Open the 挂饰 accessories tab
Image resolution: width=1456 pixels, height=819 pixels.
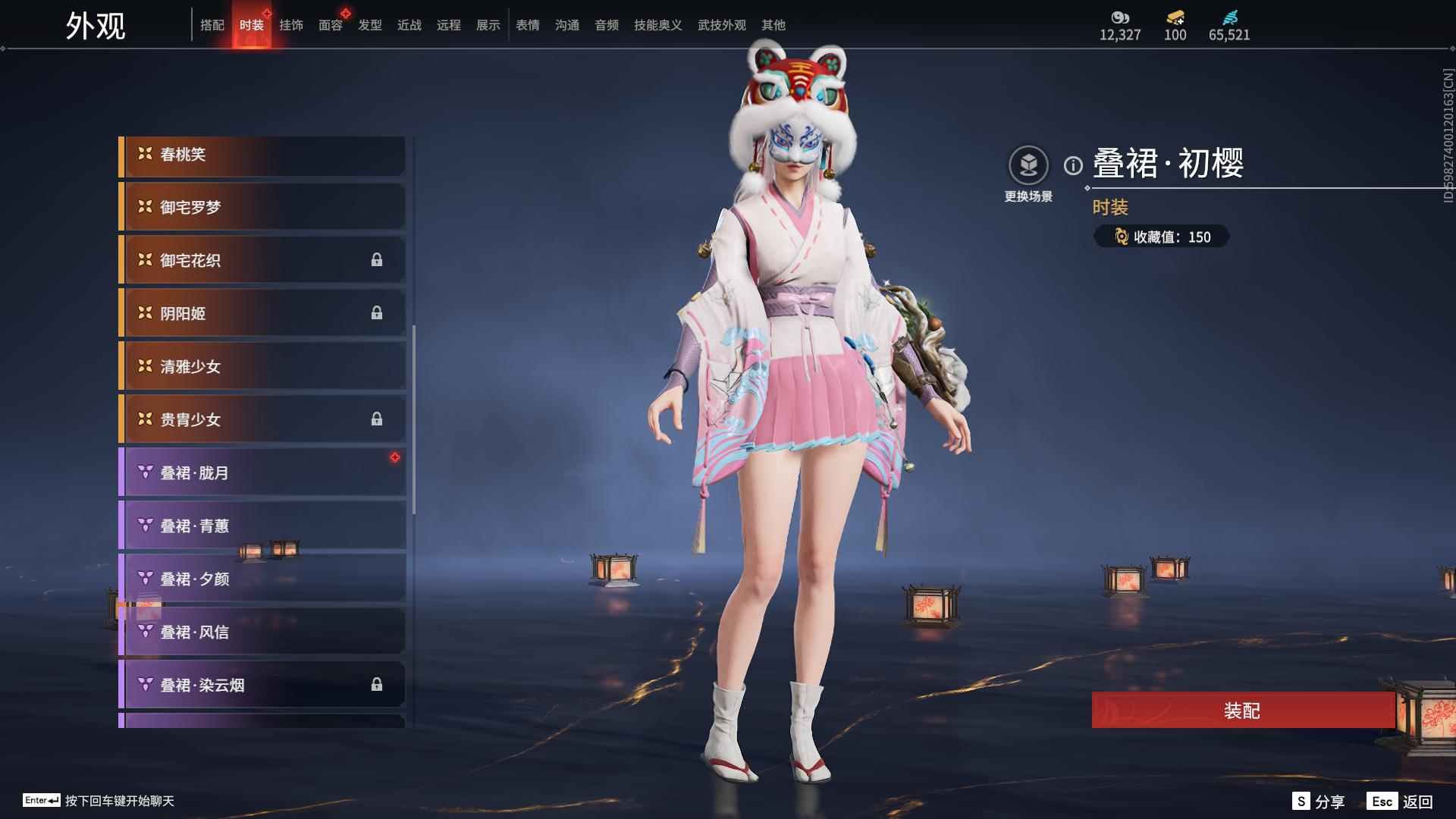[291, 25]
